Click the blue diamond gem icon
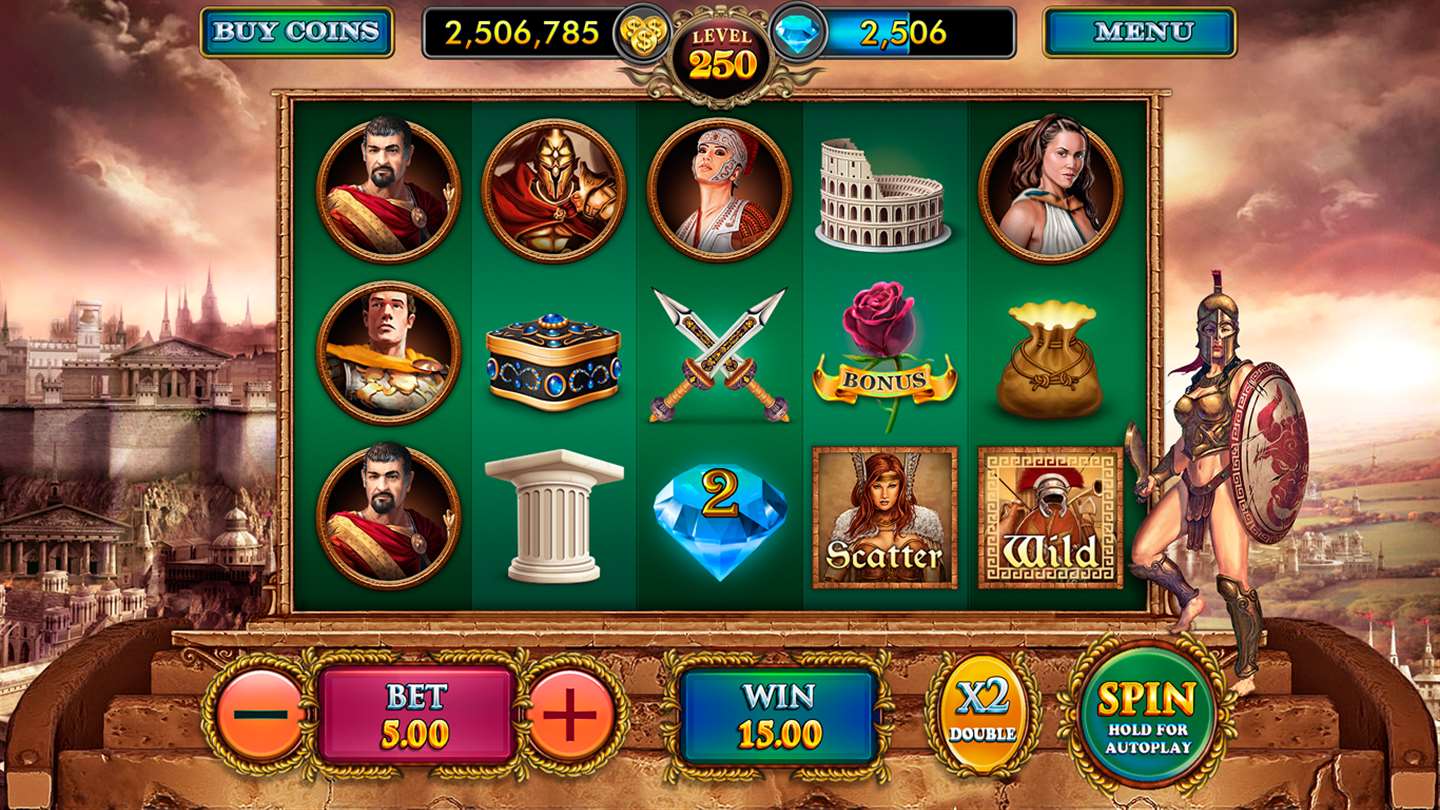This screenshot has width=1440, height=810. [798, 33]
